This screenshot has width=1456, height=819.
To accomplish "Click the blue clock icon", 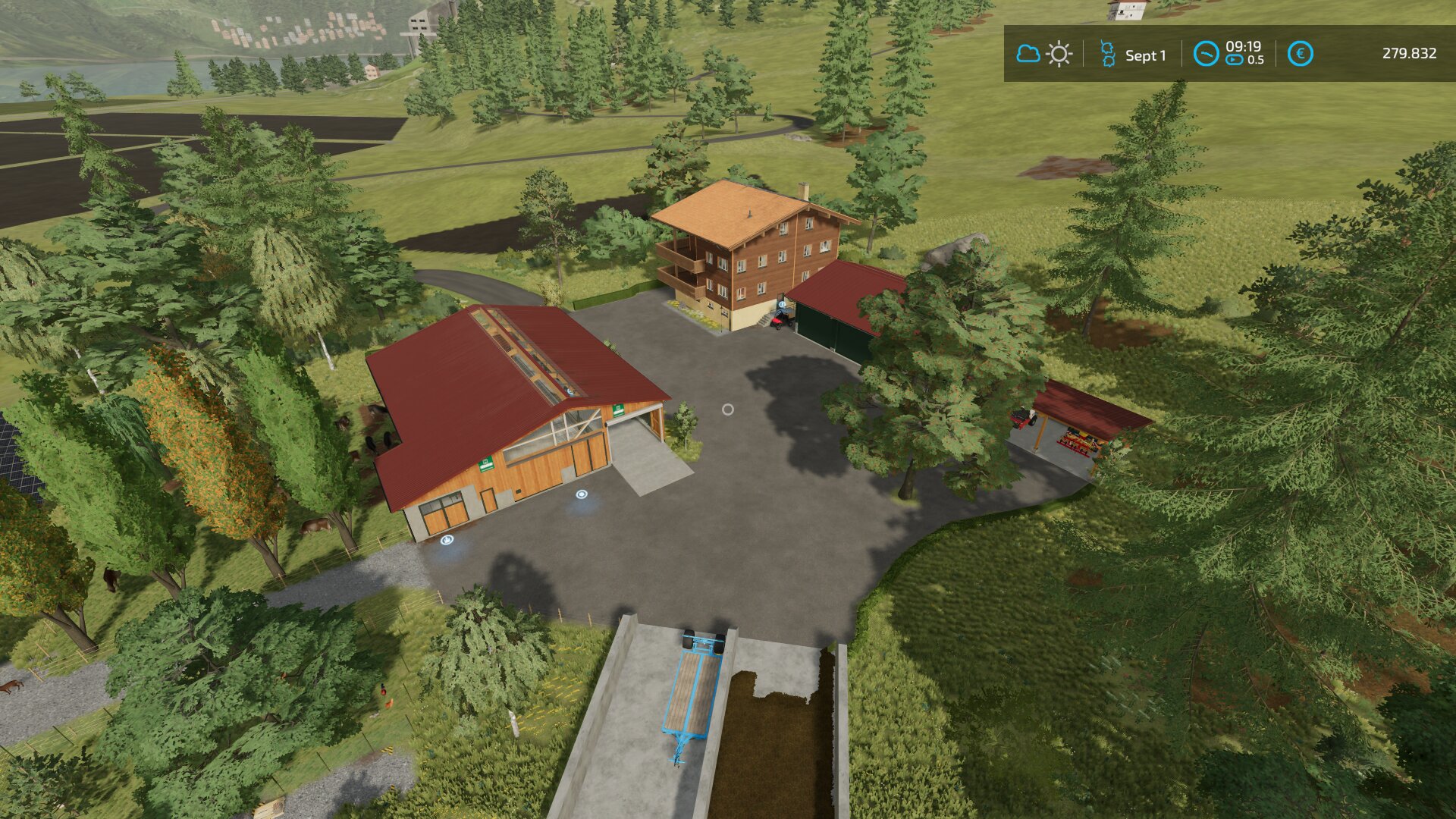I will pos(1206,54).
